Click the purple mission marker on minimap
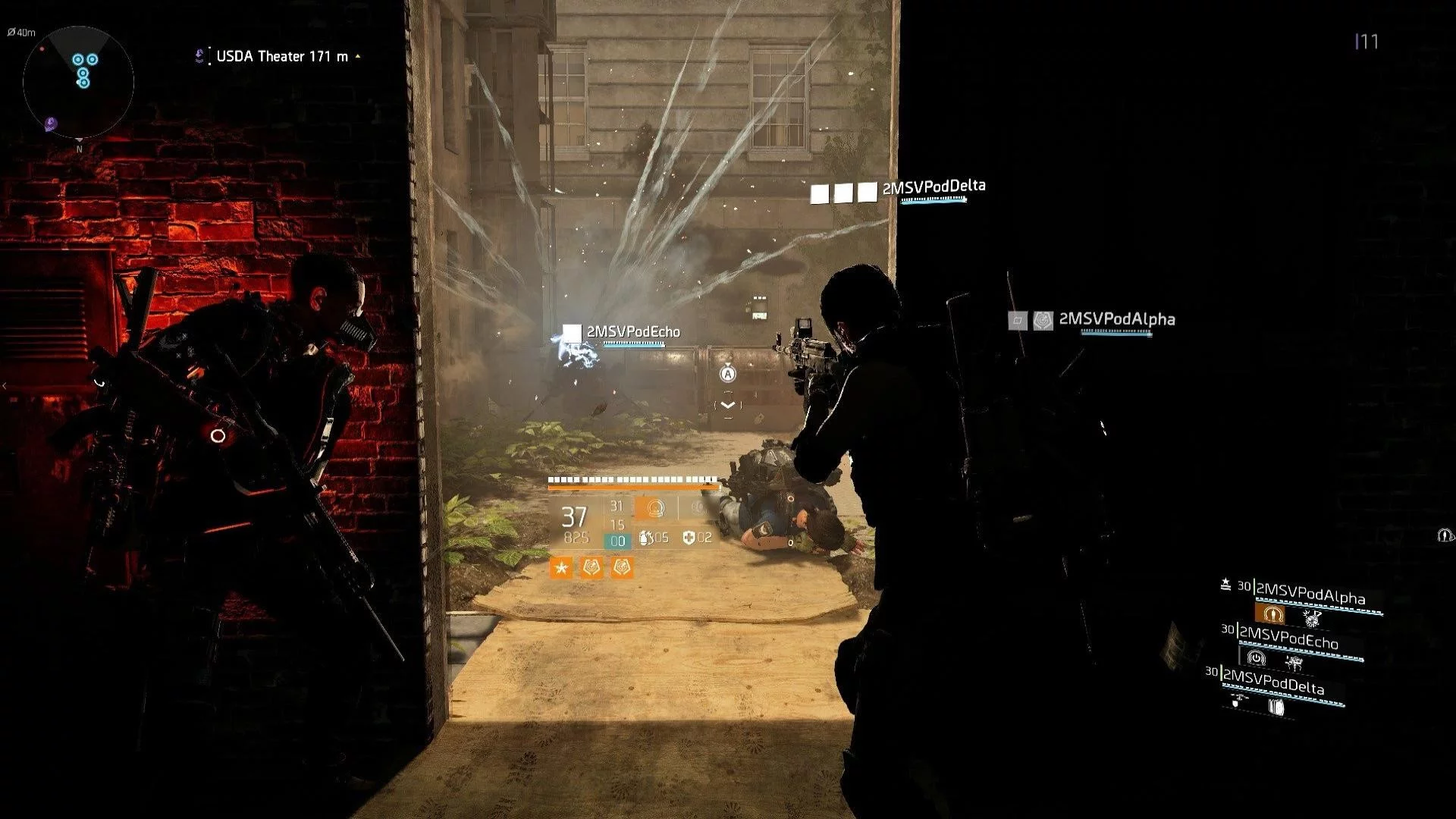 (x=50, y=123)
